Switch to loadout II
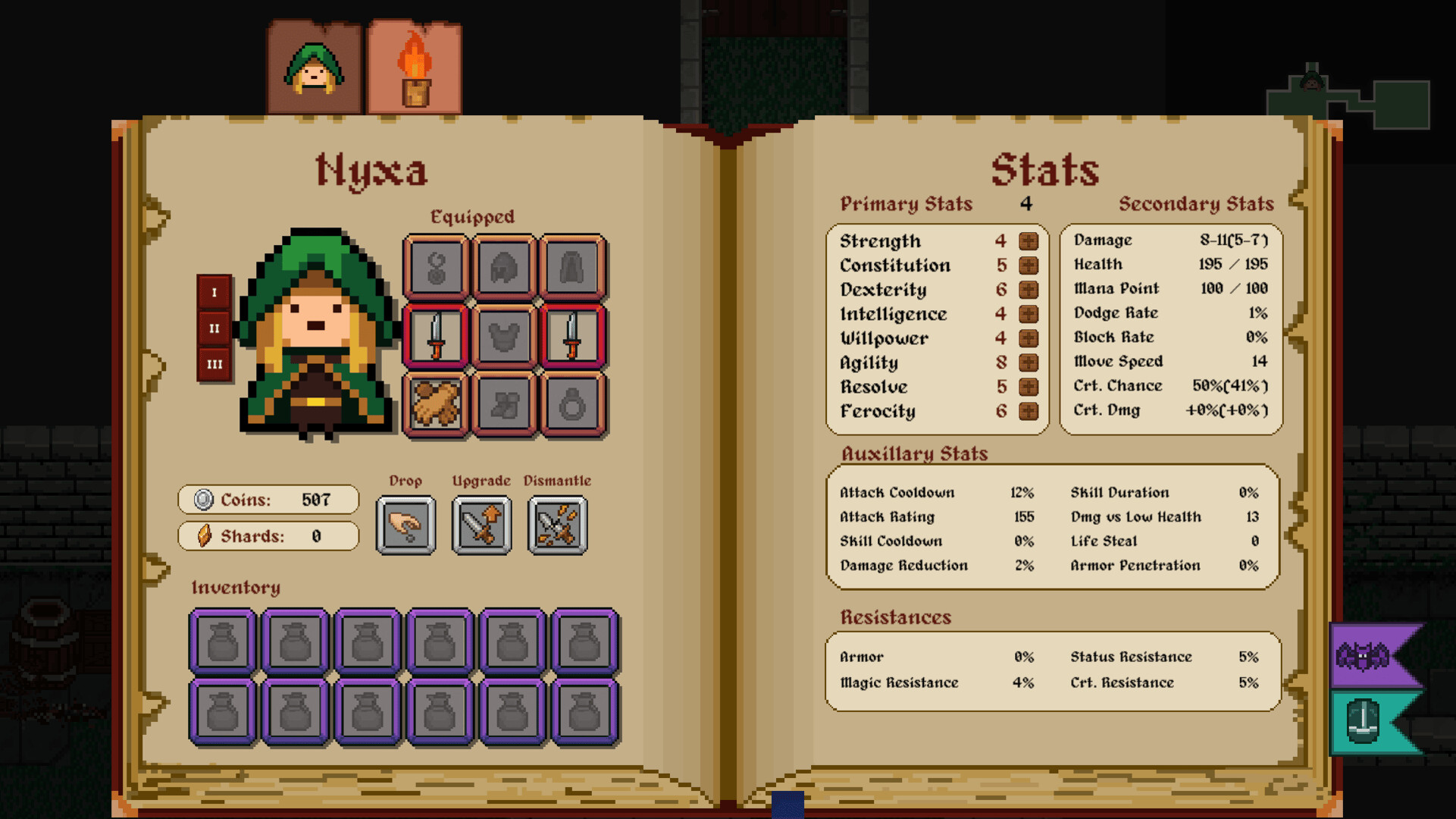The height and width of the screenshot is (819, 1456). (213, 328)
